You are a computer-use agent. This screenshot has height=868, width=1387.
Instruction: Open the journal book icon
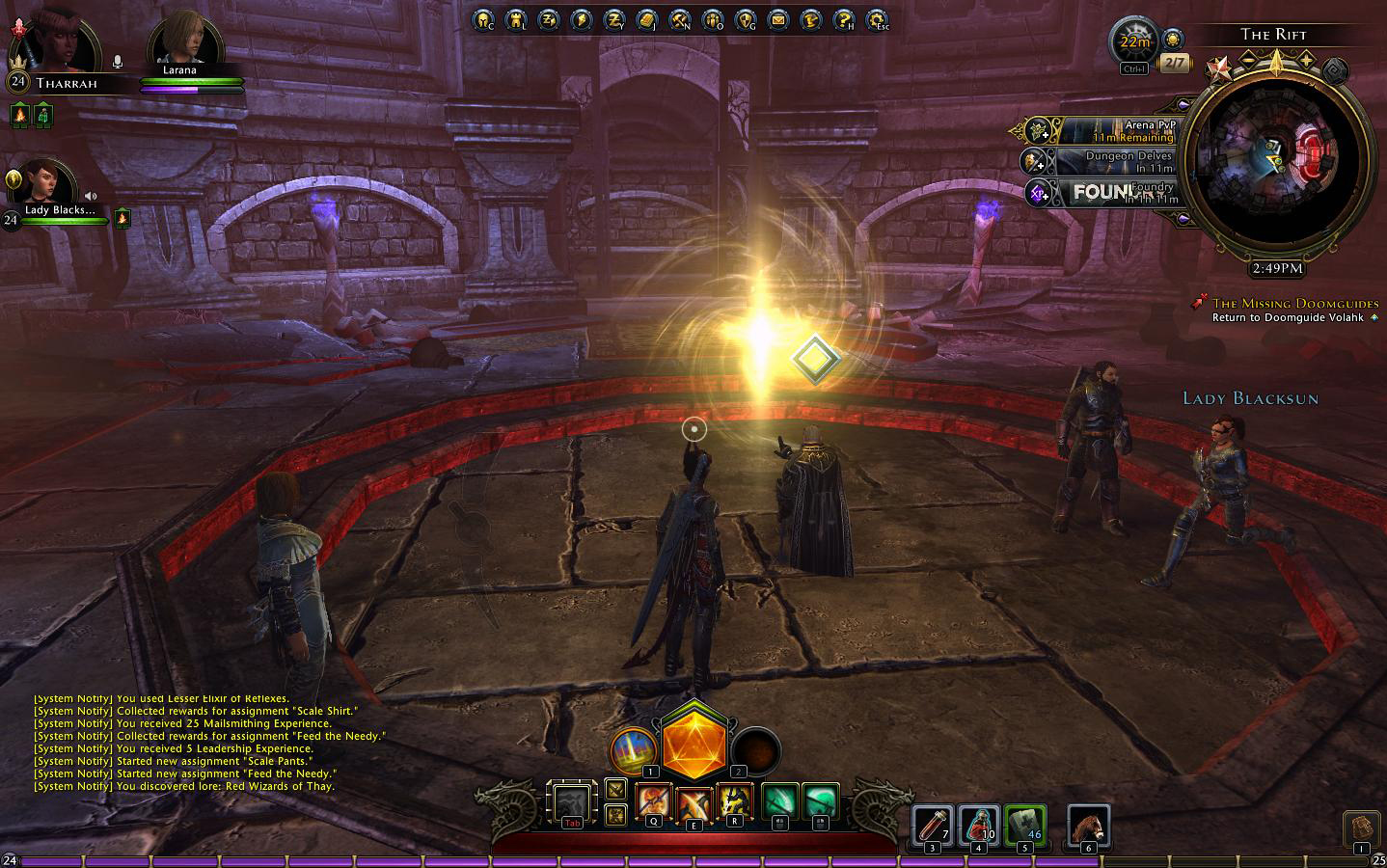click(646, 18)
